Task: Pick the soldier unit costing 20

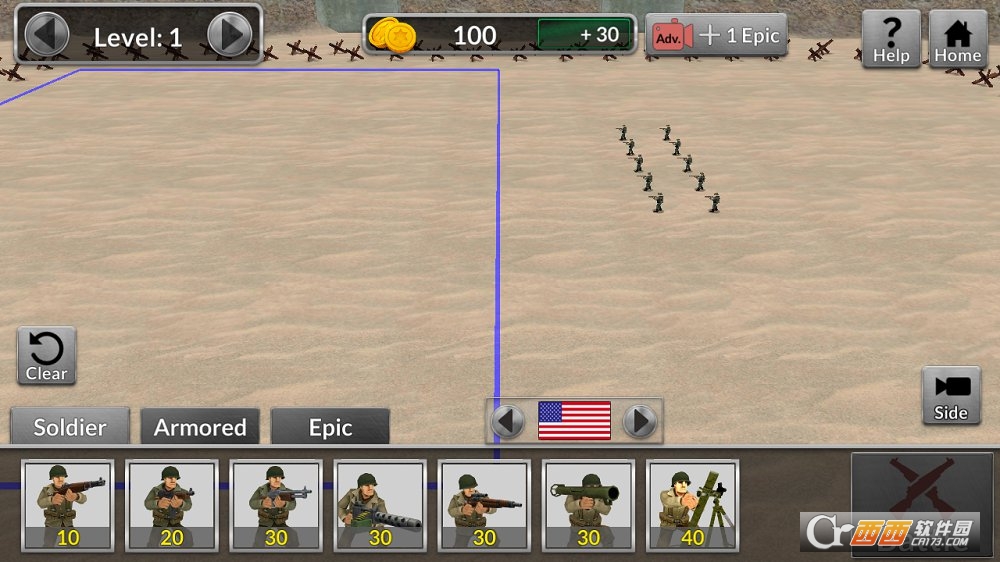Action: [x=172, y=505]
